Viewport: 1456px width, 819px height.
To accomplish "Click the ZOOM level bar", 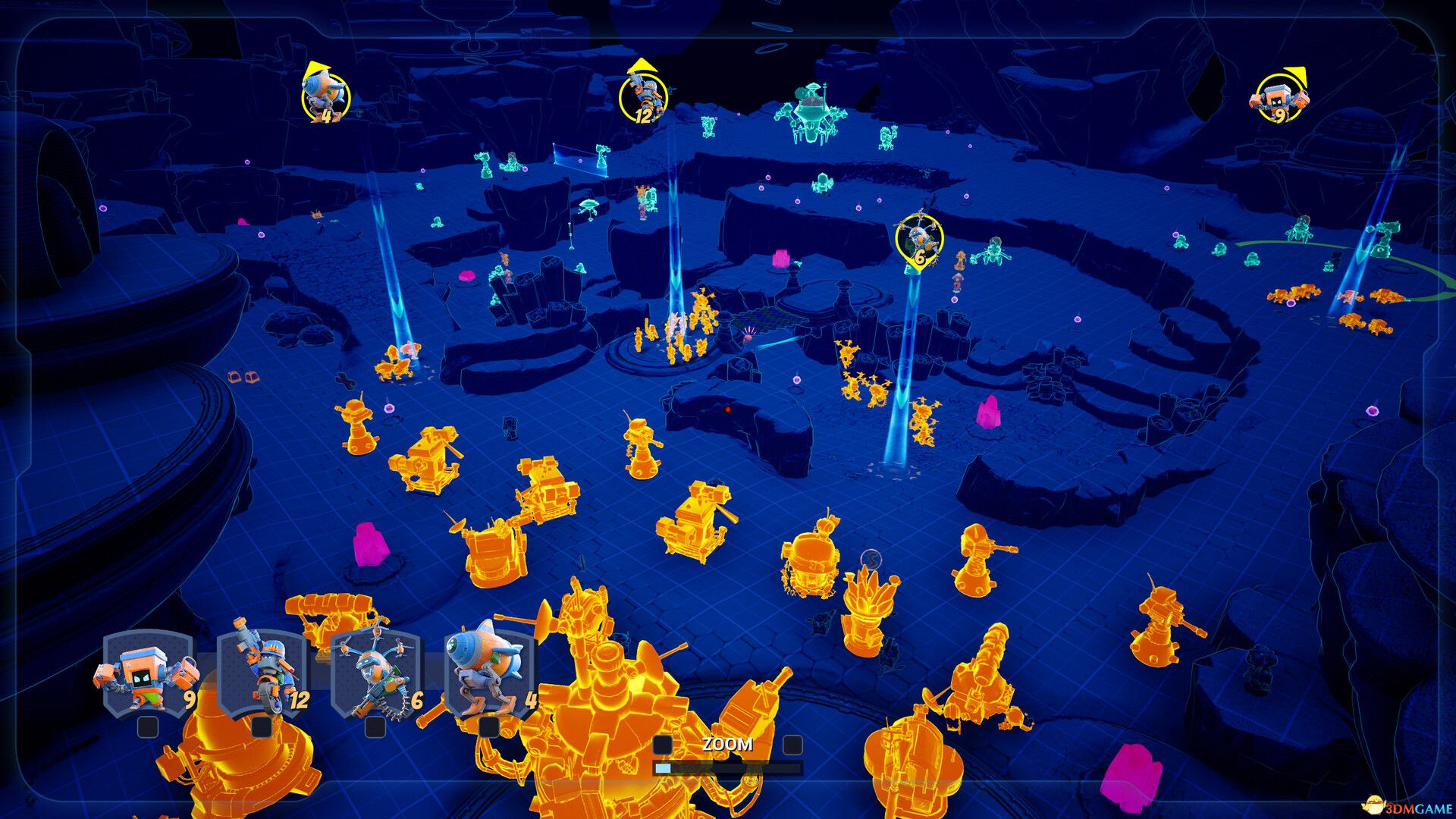I will 727,768.
